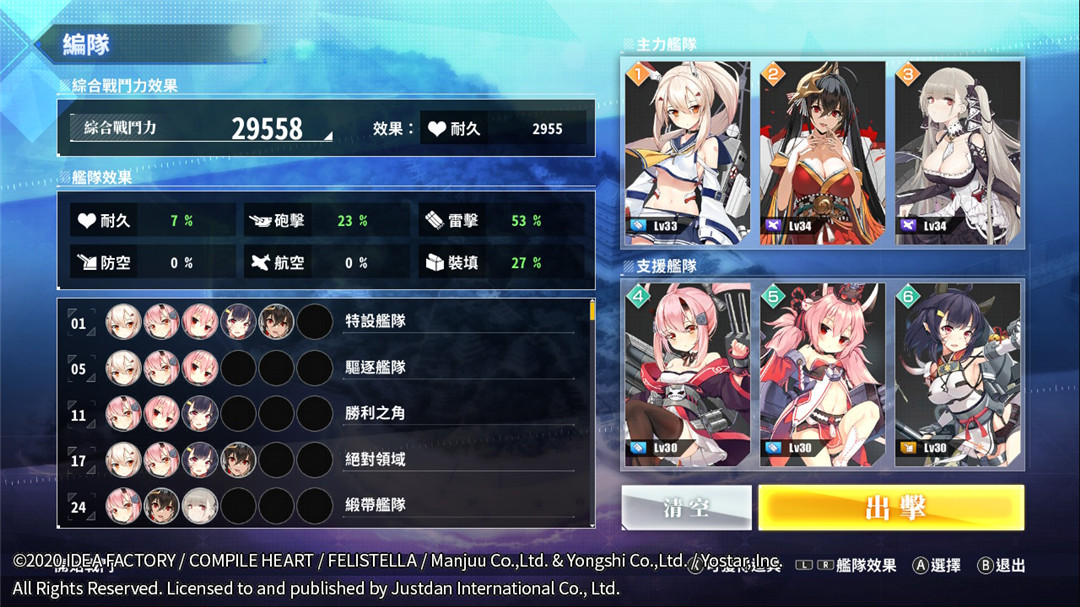Select the 緞帶艦隊 fleet effect row

(325, 506)
